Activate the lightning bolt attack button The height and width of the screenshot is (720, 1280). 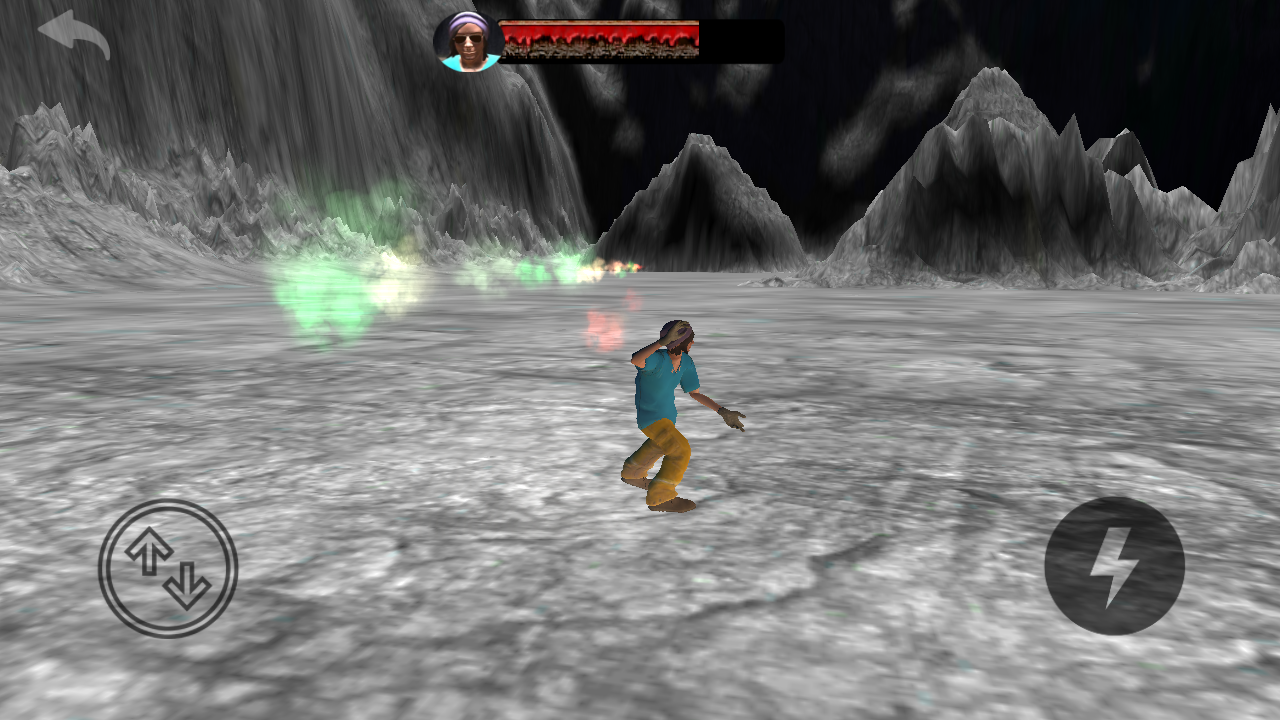pyautogui.click(x=1114, y=566)
